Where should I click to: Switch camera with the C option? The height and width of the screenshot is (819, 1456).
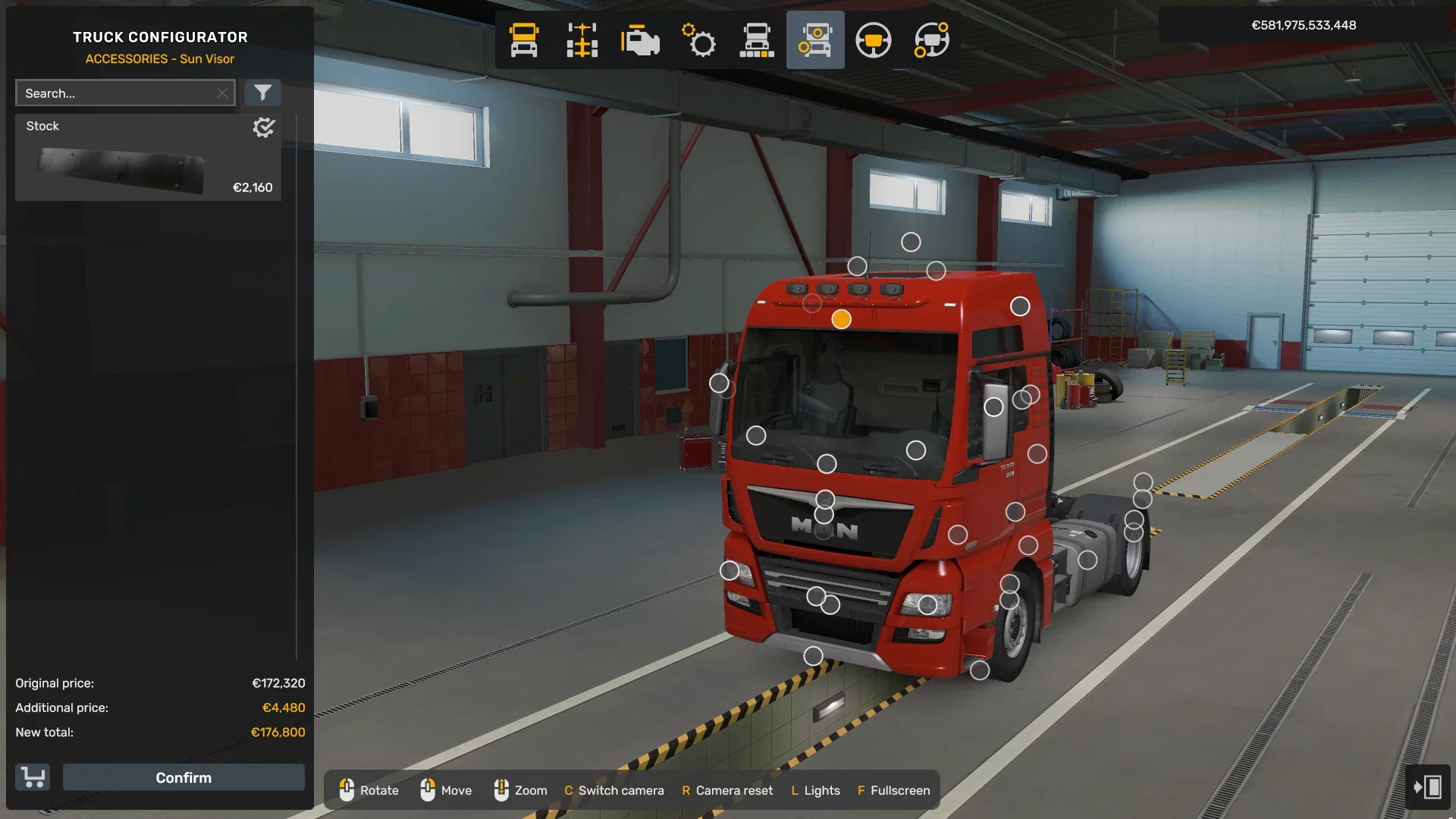point(614,790)
